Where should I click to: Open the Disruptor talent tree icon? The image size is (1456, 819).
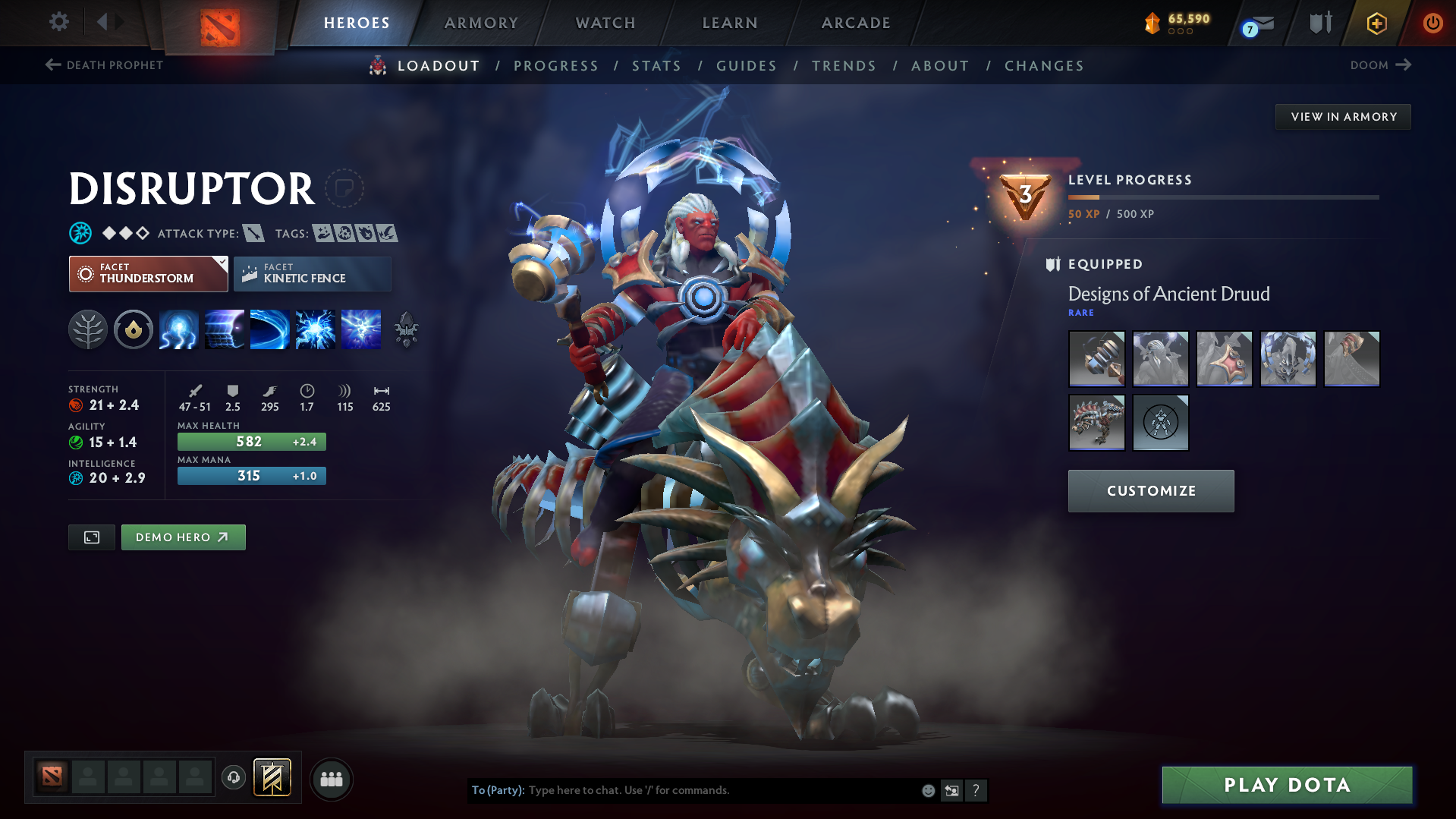tap(87, 329)
